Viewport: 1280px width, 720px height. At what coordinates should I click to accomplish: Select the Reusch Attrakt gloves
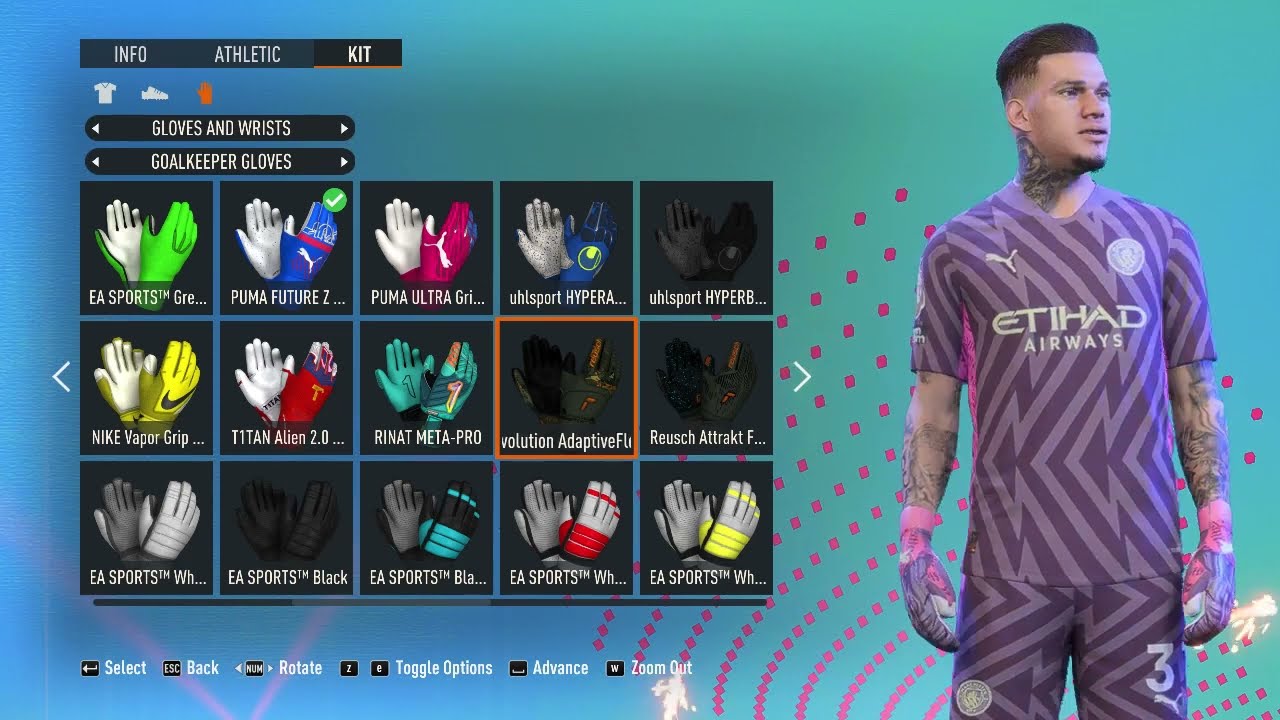[706, 387]
